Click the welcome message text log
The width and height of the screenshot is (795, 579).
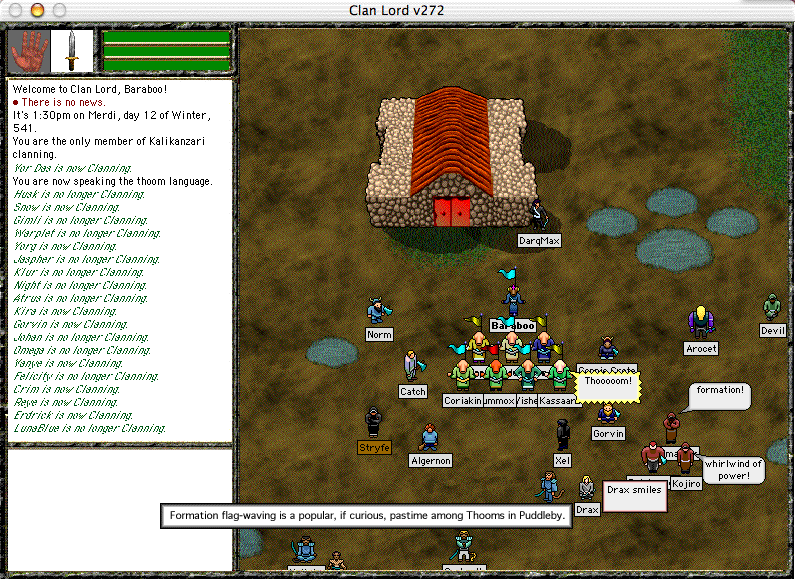(120, 260)
